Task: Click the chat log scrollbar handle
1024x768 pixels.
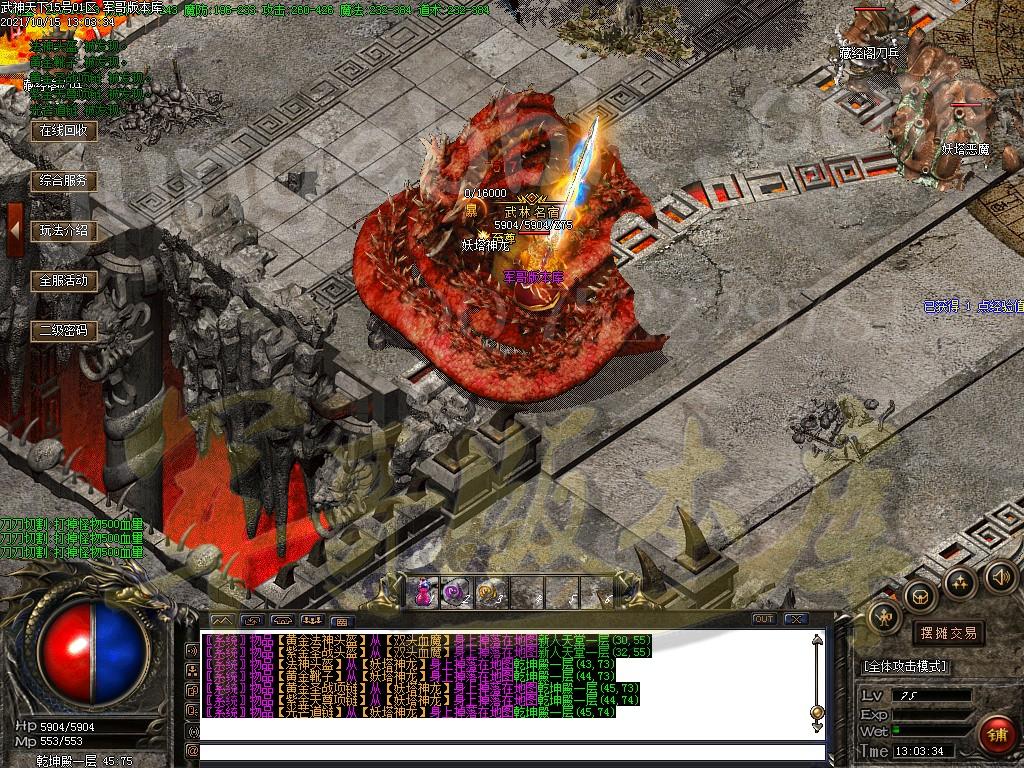Action: [x=817, y=712]
